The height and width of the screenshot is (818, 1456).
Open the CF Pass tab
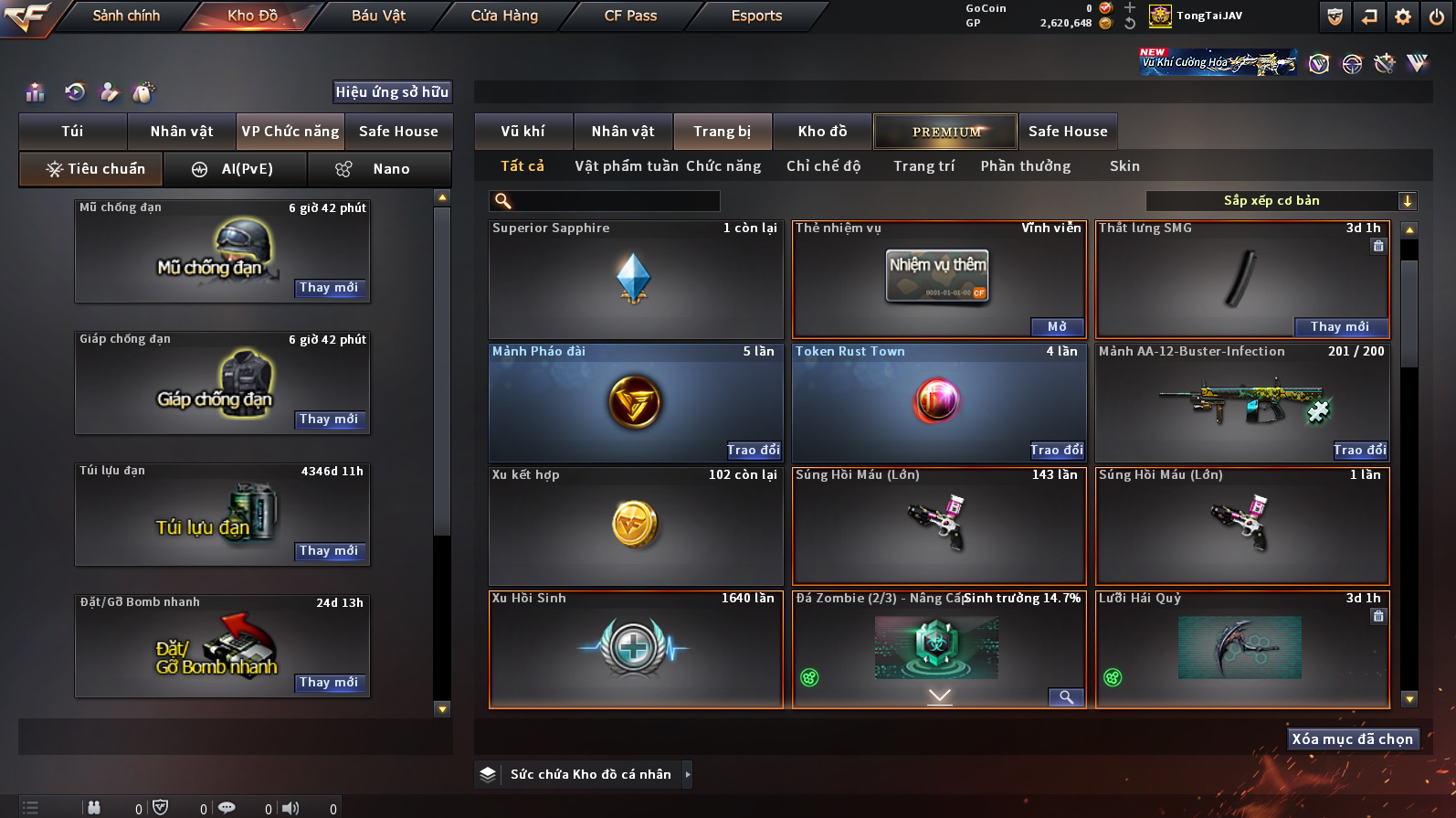pyautogui.click(x=630, y=16)
